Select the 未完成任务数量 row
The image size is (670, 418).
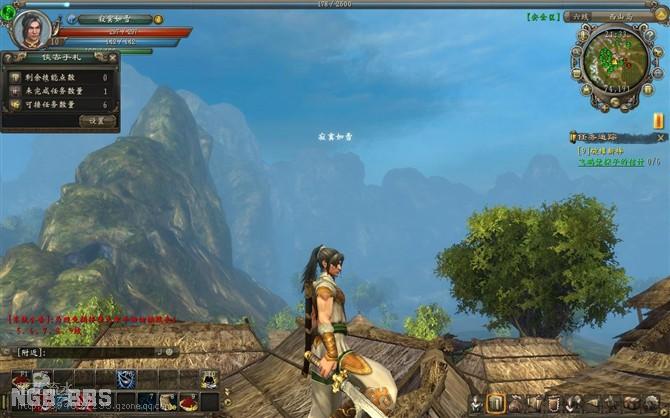[x=60, y=91]
